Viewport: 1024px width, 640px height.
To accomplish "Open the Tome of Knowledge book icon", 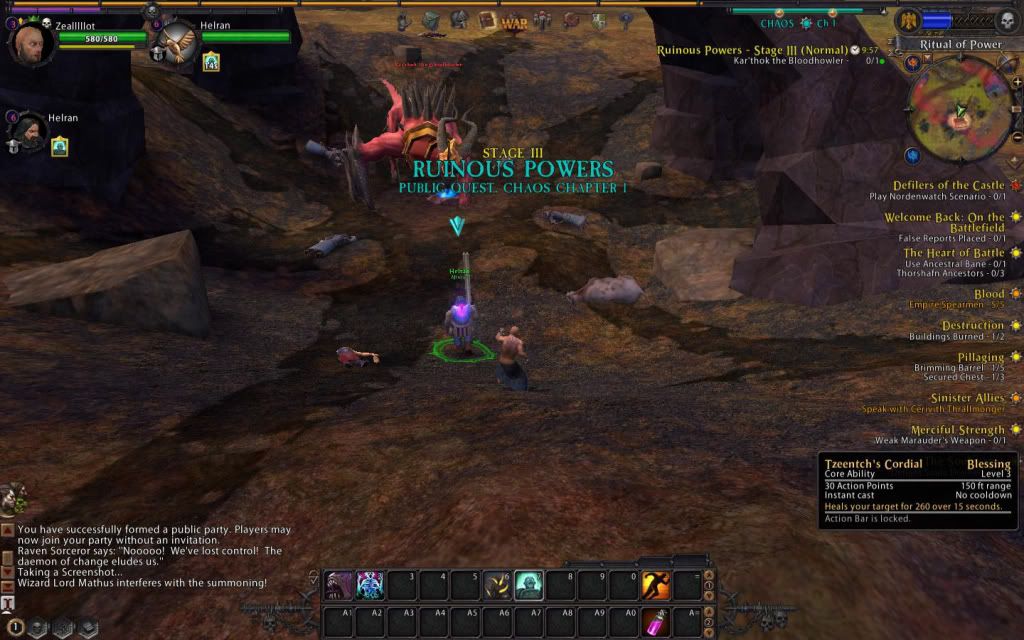I will point(487,20).
